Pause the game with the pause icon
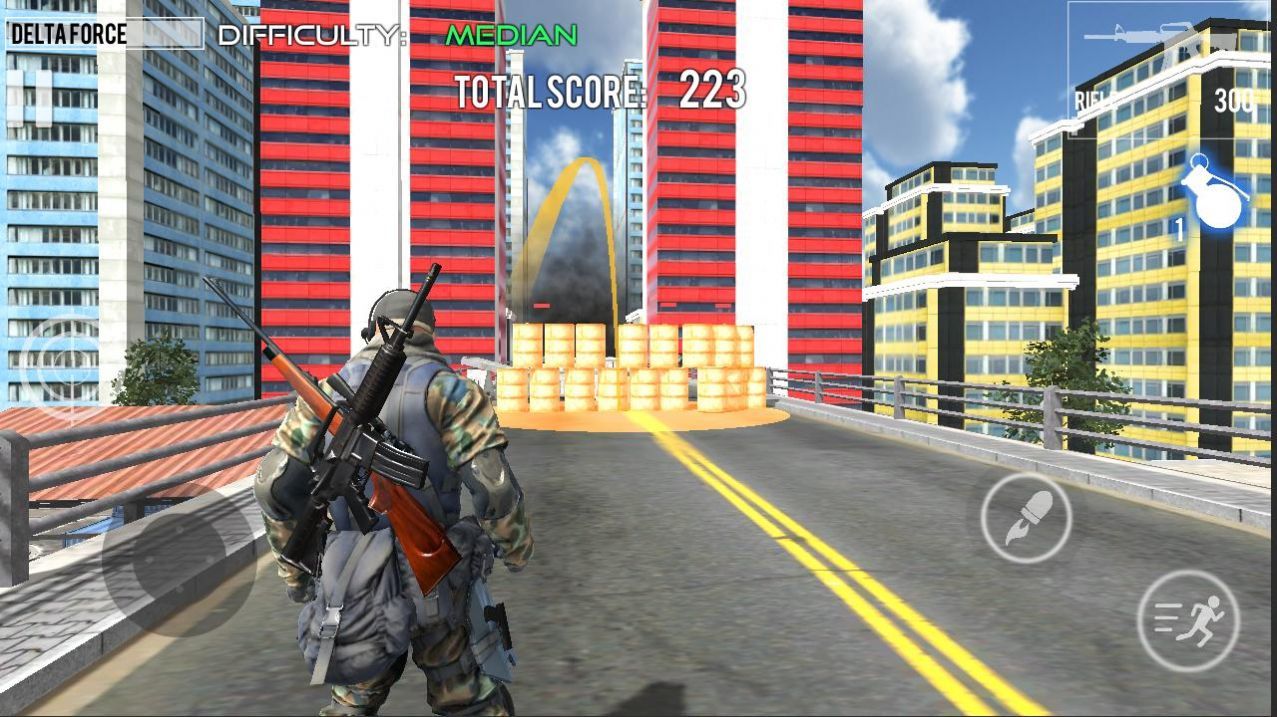The height and width of the screenshot is (717, 1277). coord(30,98)
